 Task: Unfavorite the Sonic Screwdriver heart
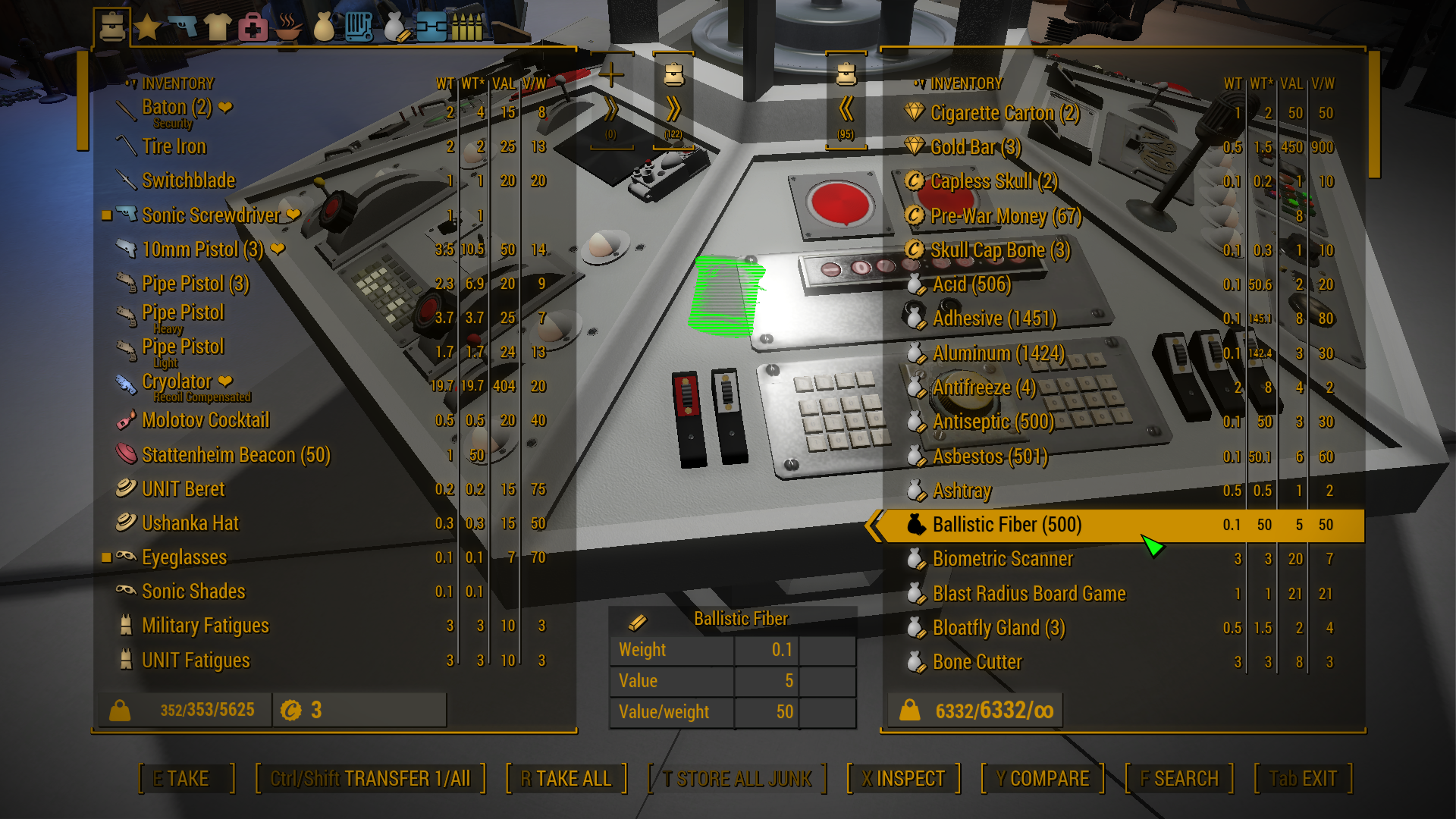[x=295, y=215]
